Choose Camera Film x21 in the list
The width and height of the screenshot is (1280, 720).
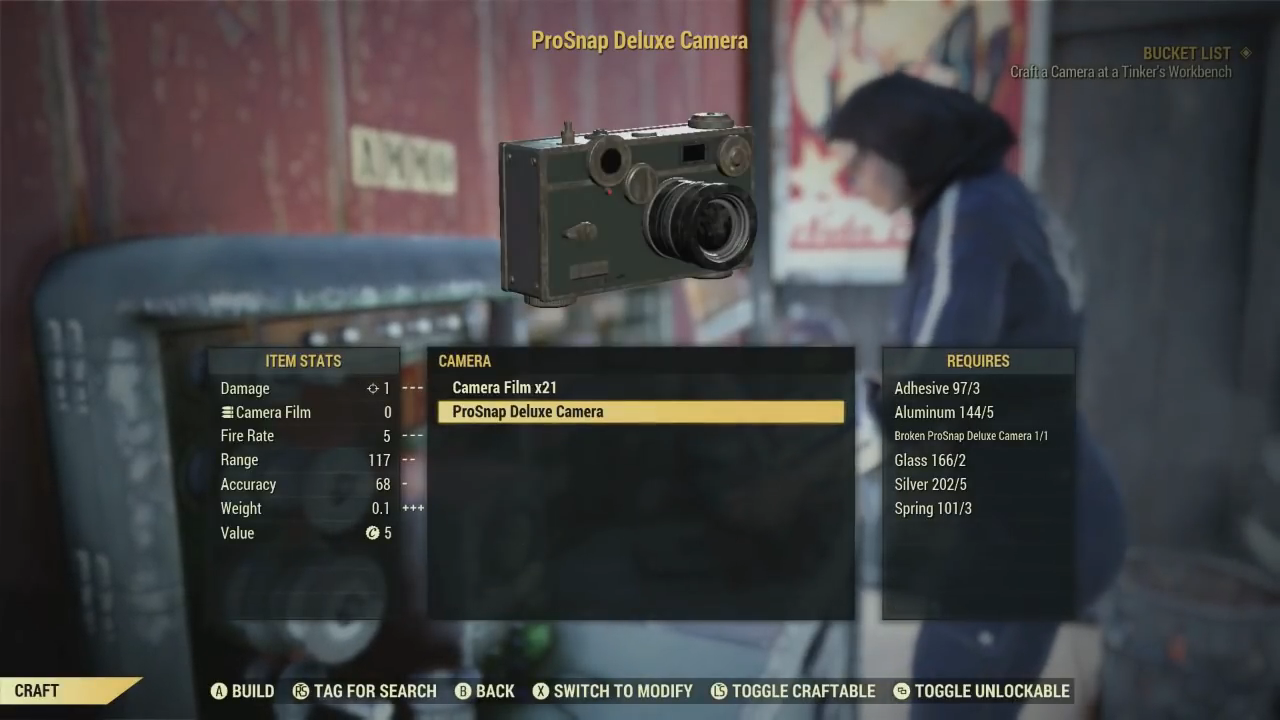coord(504,388)
